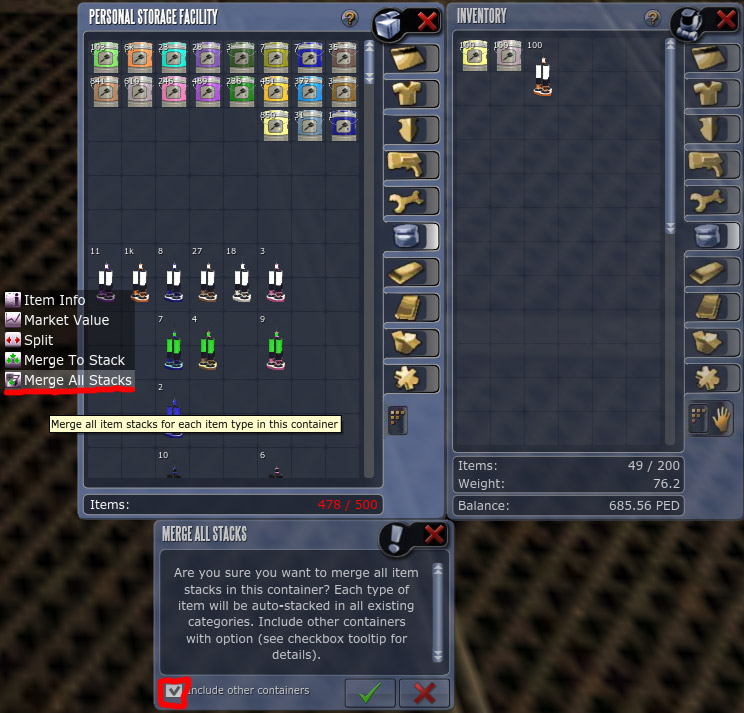
Task: Select the candle item in Inventory
Action: click(x=542, y=77)
